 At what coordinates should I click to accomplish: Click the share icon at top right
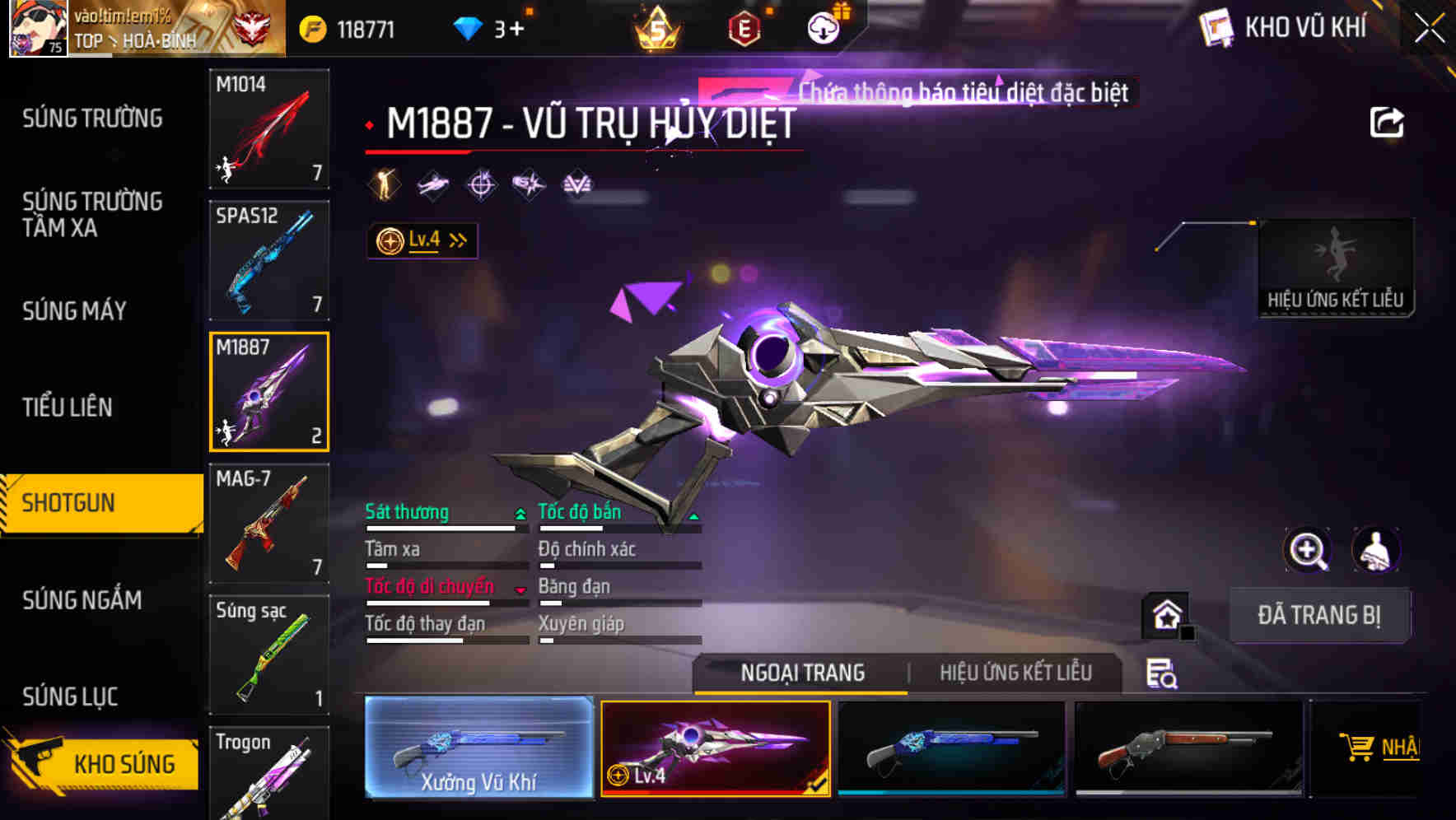coord(1388,120)
